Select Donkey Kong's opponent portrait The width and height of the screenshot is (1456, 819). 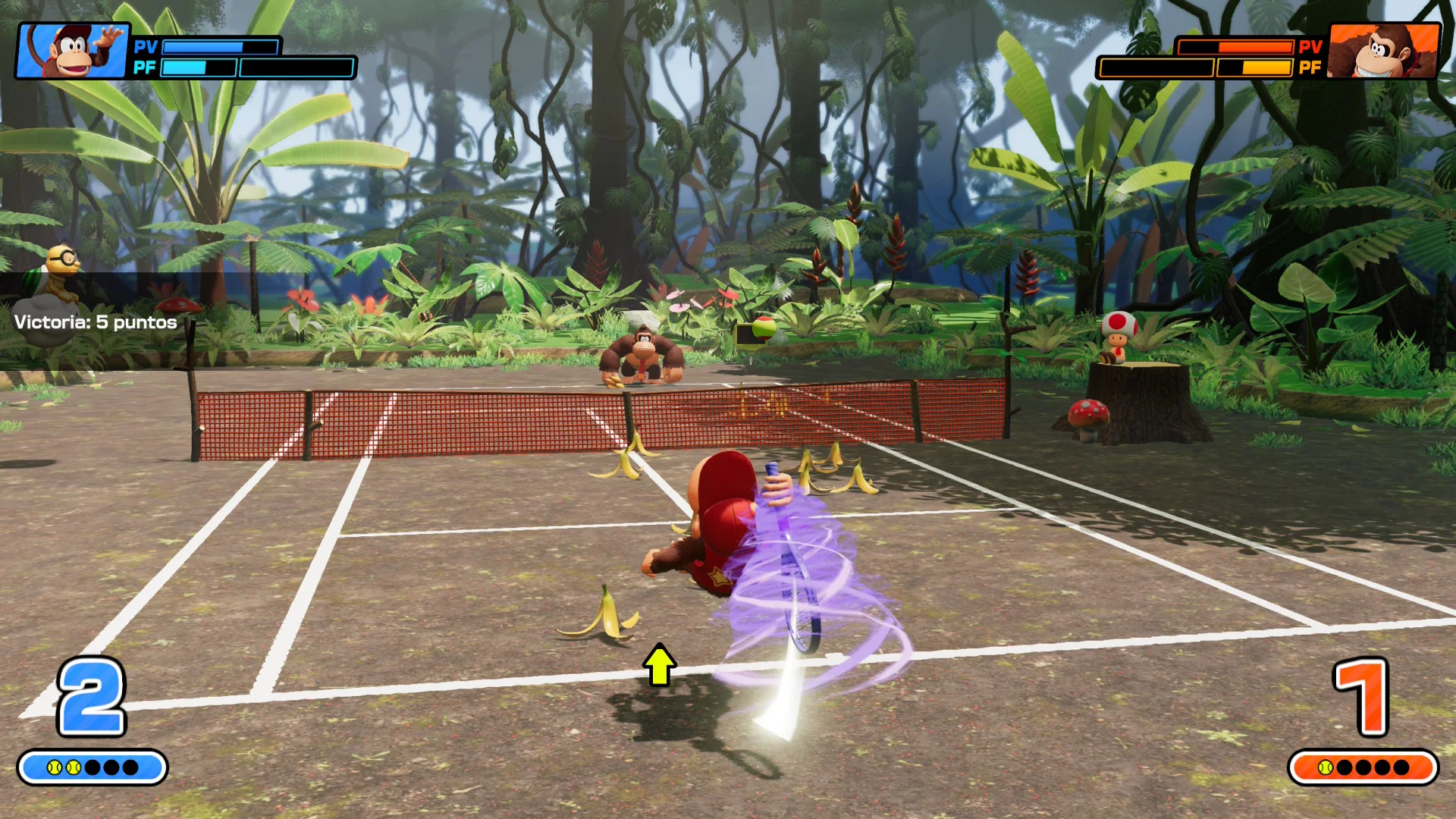tap(1382, 50)
